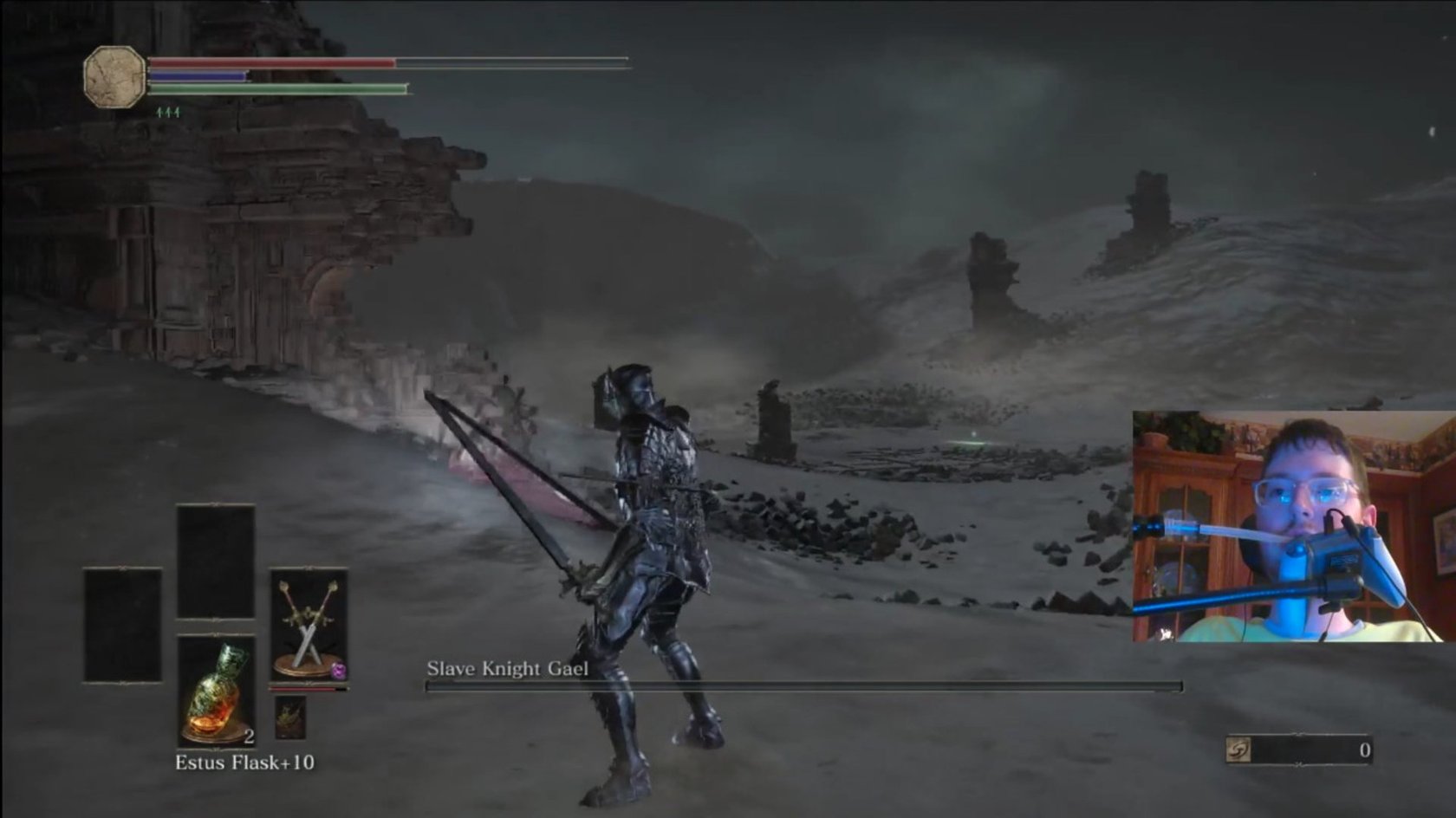Image resolution: width=1456 pixels, height=818 pixels.
Task: Select the small secondary item icon below the weapon slot
Action: [290, 717]
